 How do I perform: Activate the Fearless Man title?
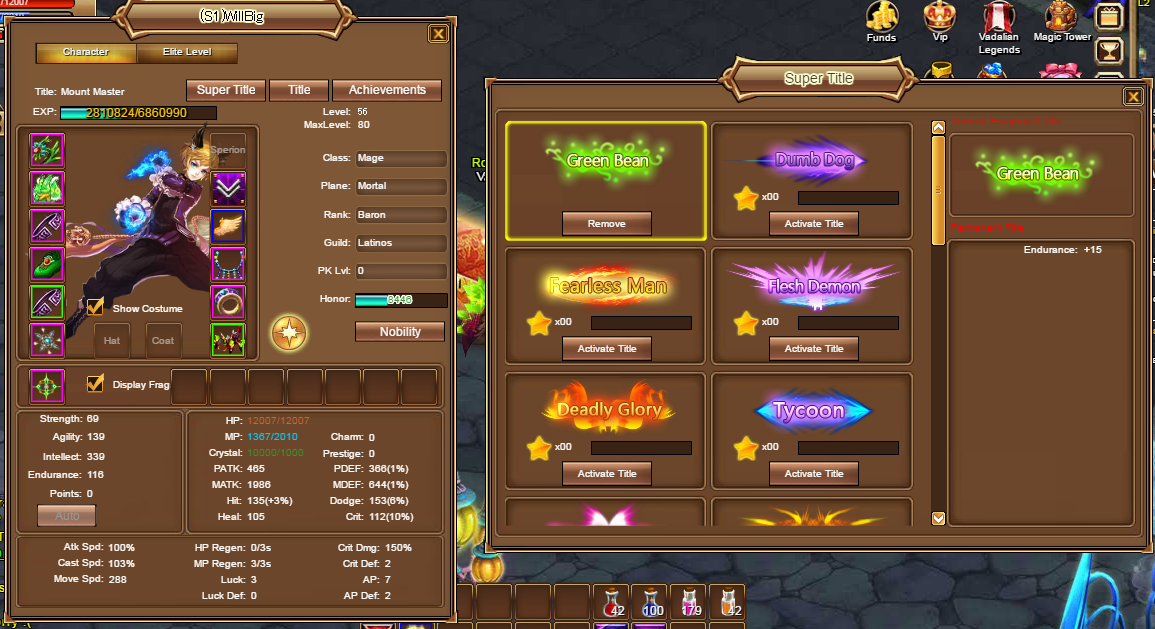pos(607,349)
